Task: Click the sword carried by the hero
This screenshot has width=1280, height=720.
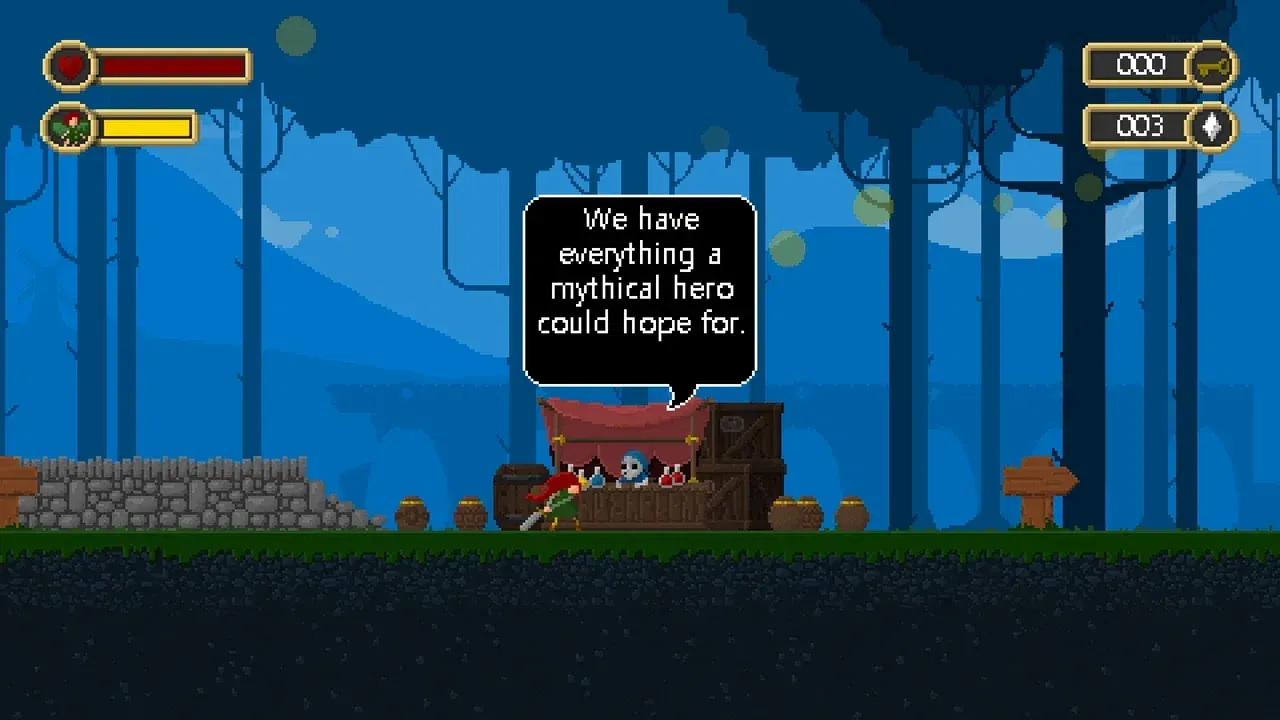Action: click(x=533, y=518)
